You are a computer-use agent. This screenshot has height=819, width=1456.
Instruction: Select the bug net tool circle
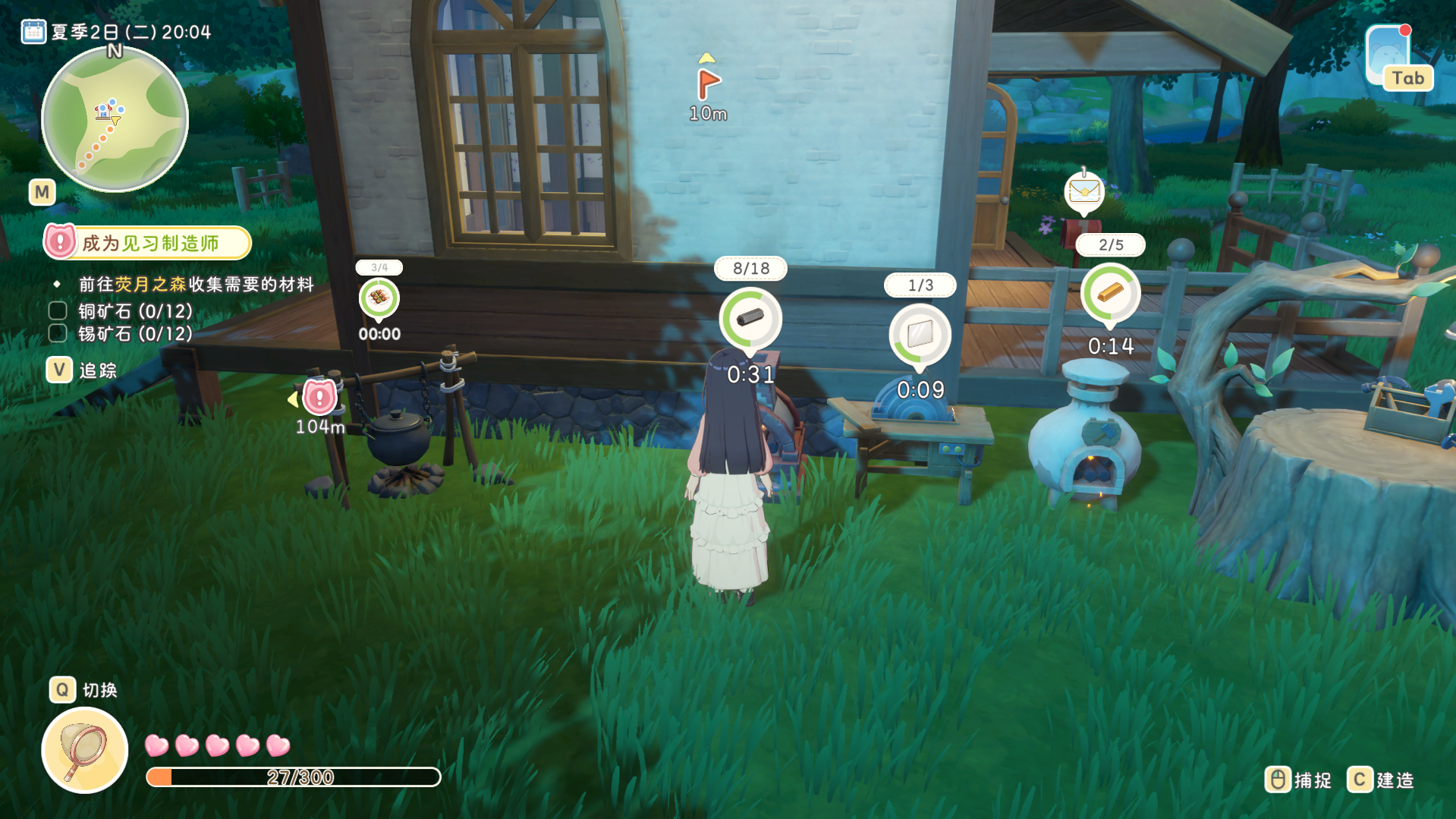click(84, 750)
